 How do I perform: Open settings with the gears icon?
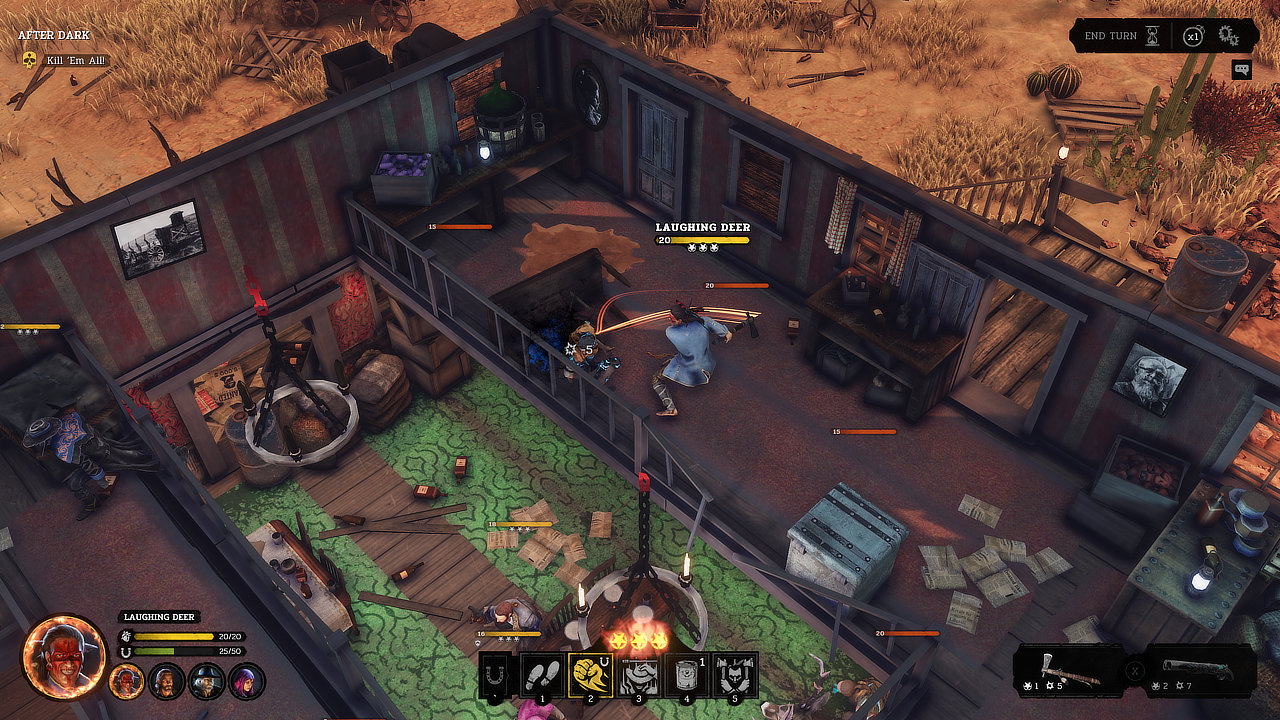tap(1228, 36)
